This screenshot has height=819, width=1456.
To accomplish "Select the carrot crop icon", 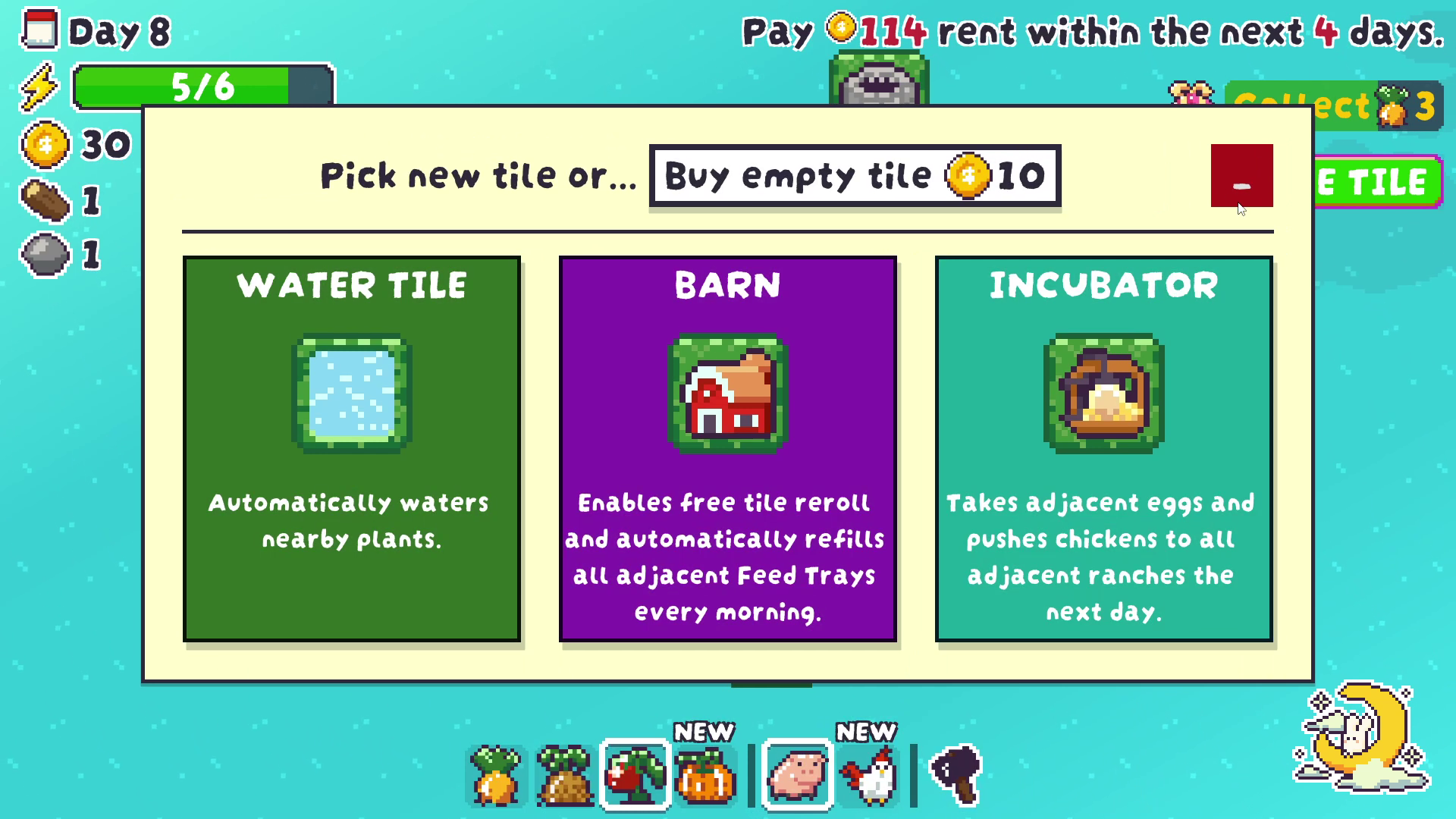I will [x=497, y=773].
